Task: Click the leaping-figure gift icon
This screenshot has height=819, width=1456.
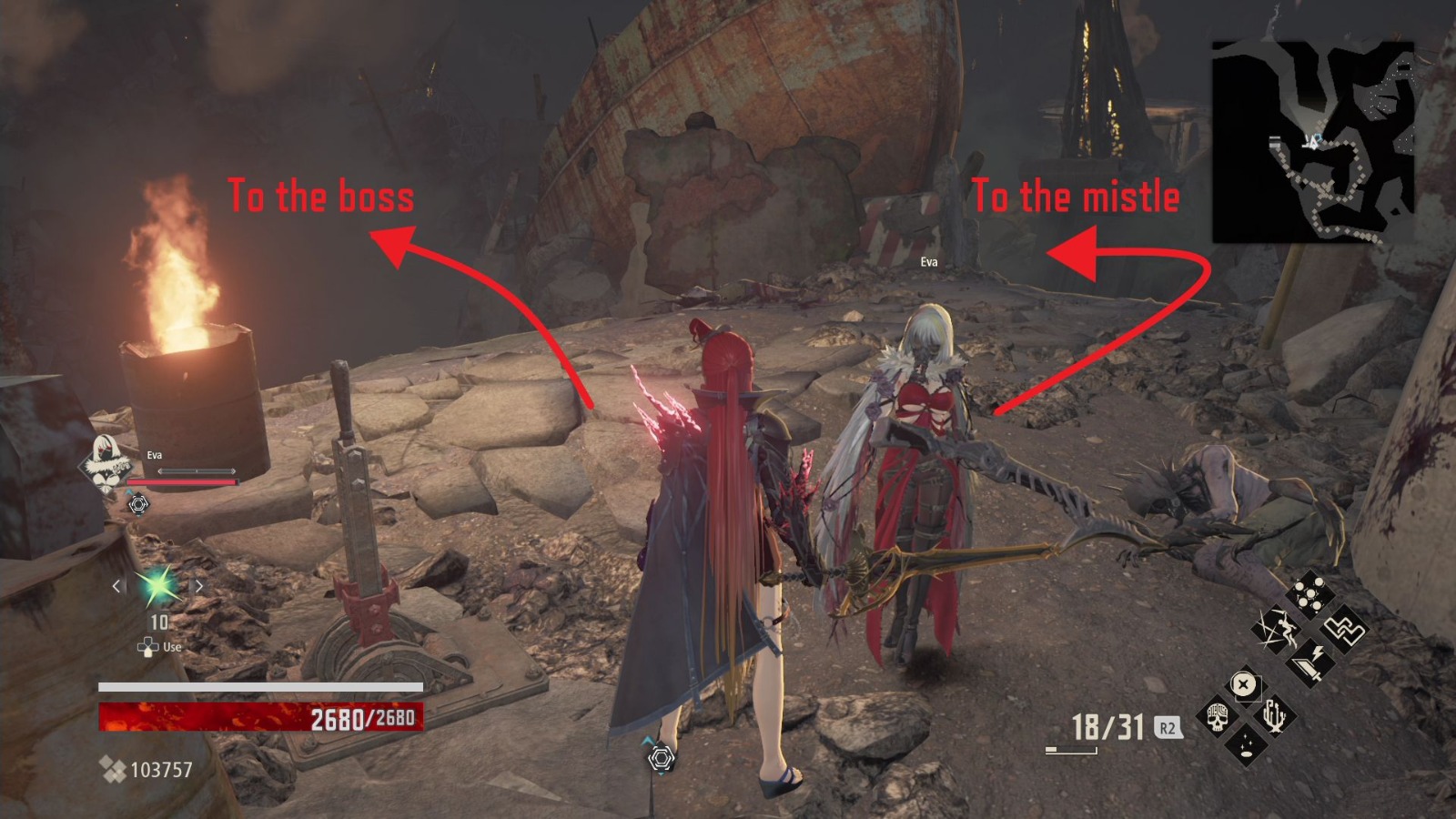Action: click(x=1279, y=630)
